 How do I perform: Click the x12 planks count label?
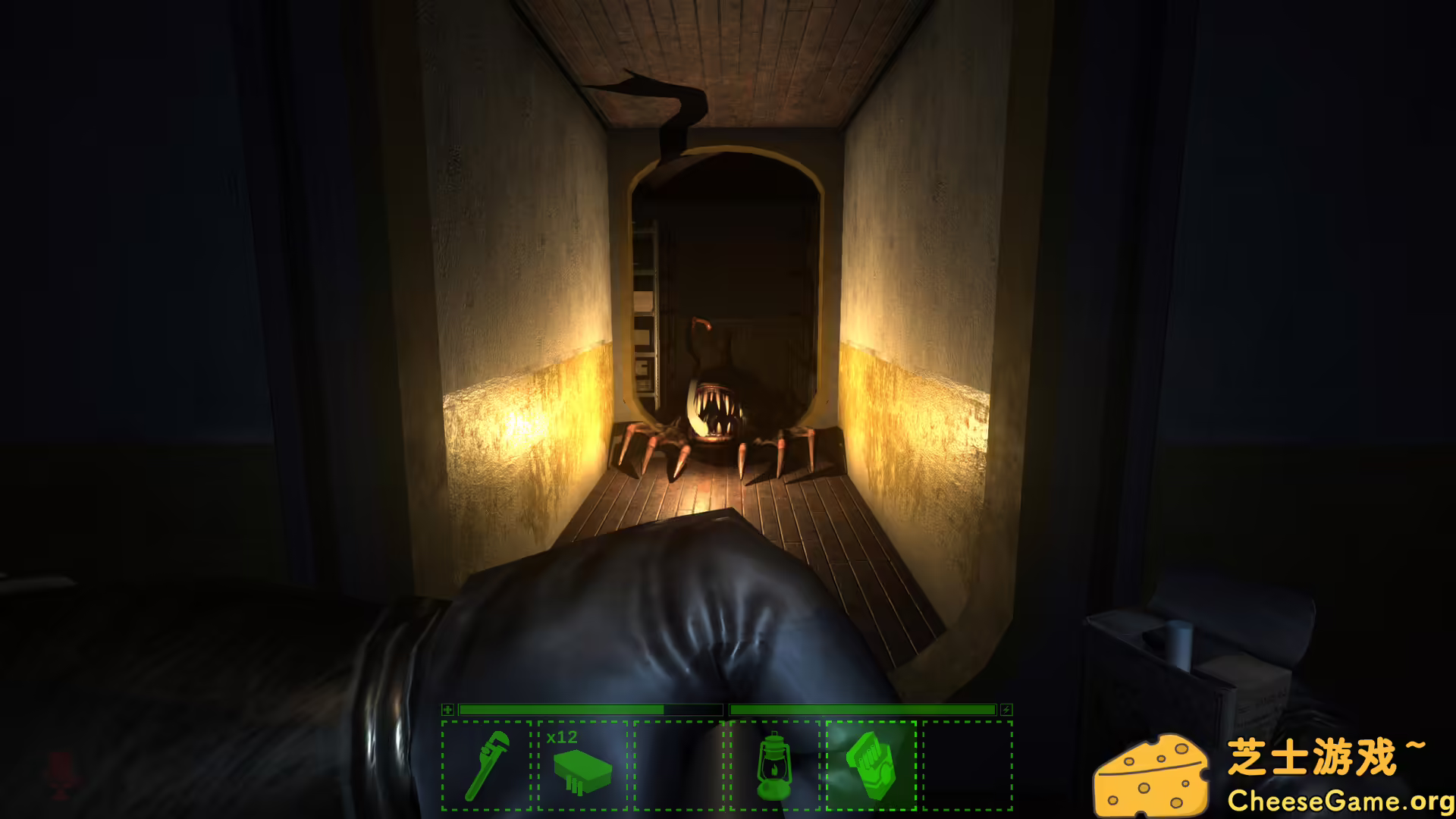click(x=562, y=737)
